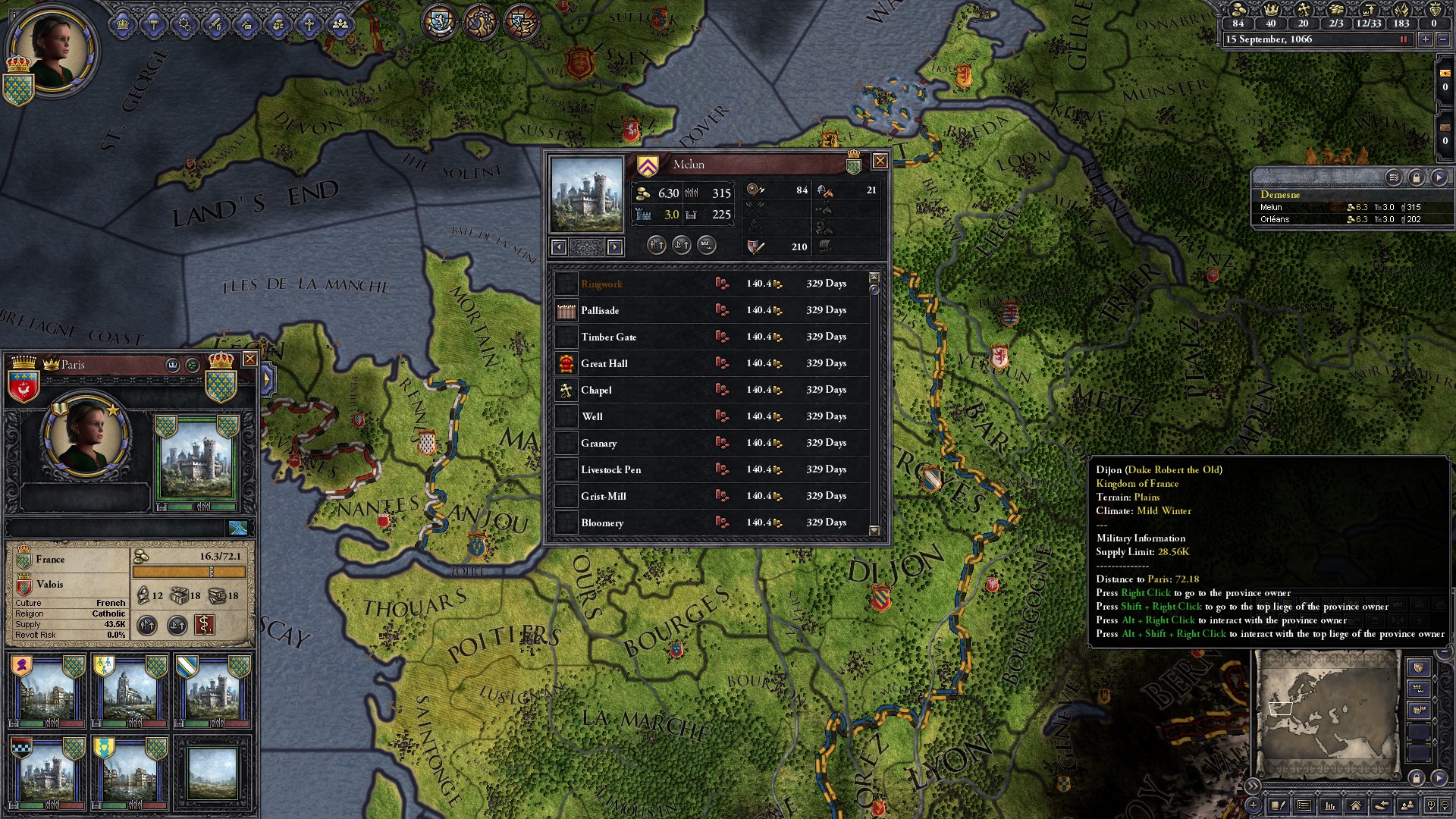Toggle the outliner lock icon

click(x=1416, y=177)
